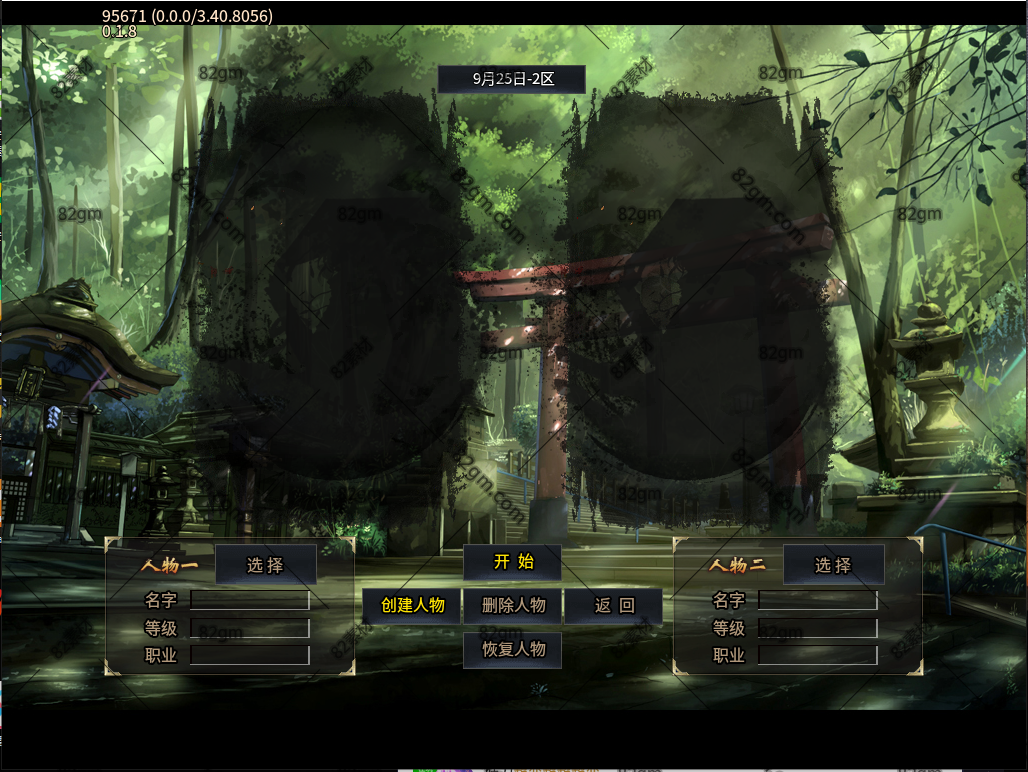
Task: Select character one with 人物一 选择 button
Action: point(266,565)
